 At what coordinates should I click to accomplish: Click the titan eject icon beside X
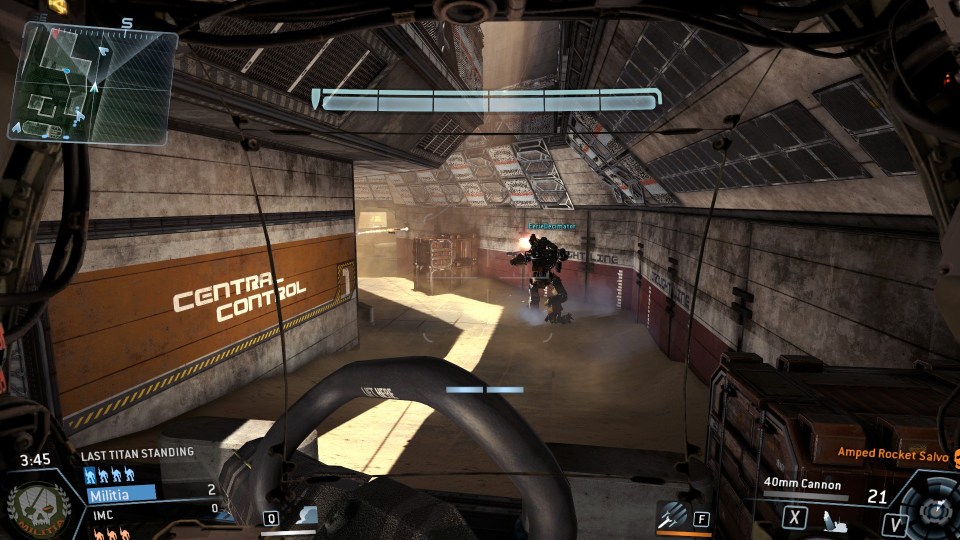[x=831, y=520]
